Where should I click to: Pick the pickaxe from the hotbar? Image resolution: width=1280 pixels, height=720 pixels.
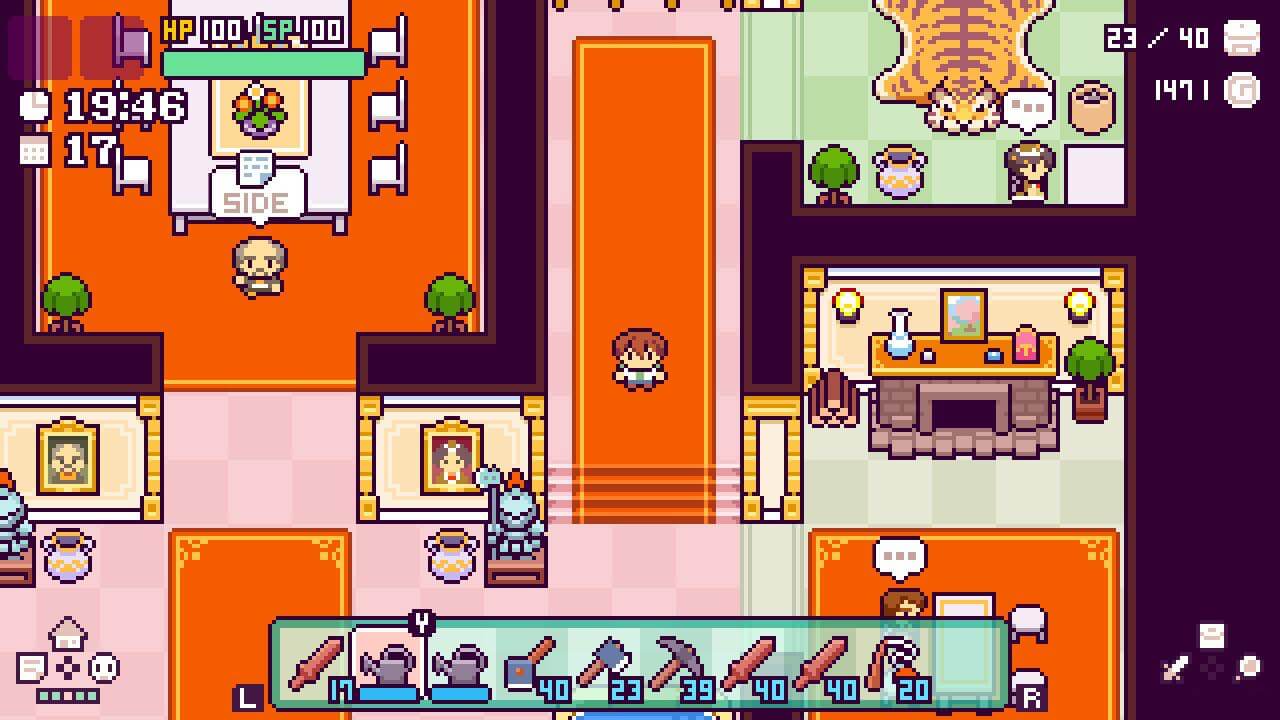click(676, 662)
